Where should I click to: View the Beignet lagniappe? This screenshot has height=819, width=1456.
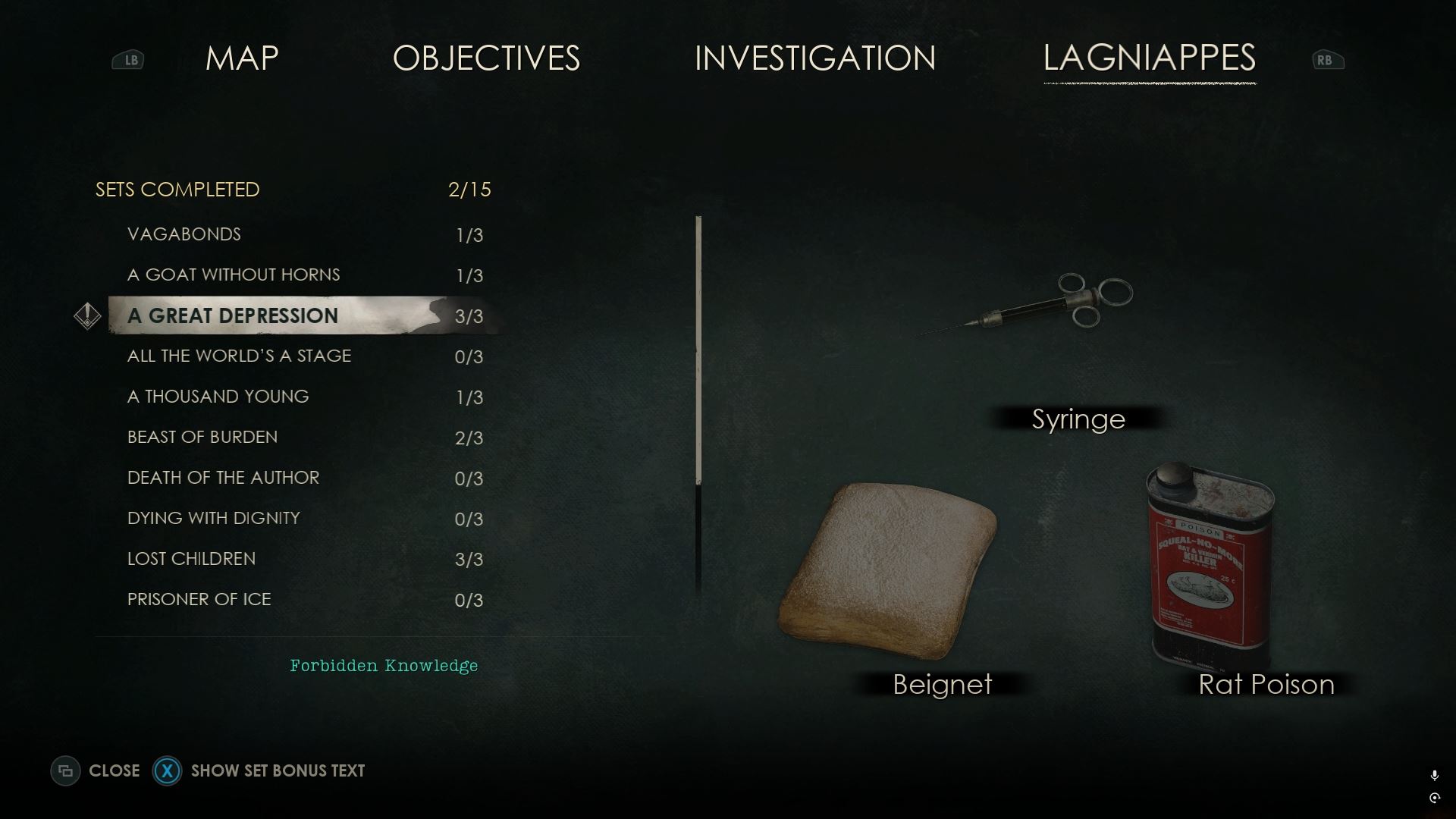[887, 569]
